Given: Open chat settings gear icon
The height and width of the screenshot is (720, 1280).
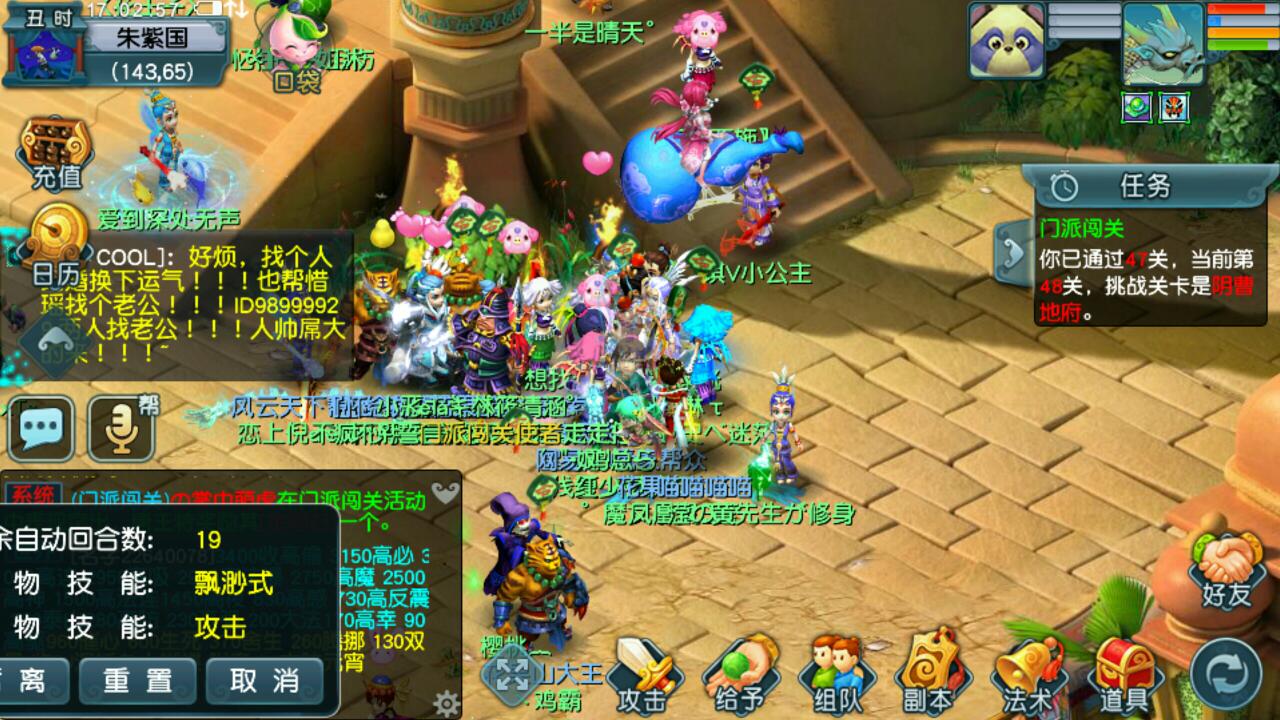Looking at the screenshot, I should click(x=446, y=702).
